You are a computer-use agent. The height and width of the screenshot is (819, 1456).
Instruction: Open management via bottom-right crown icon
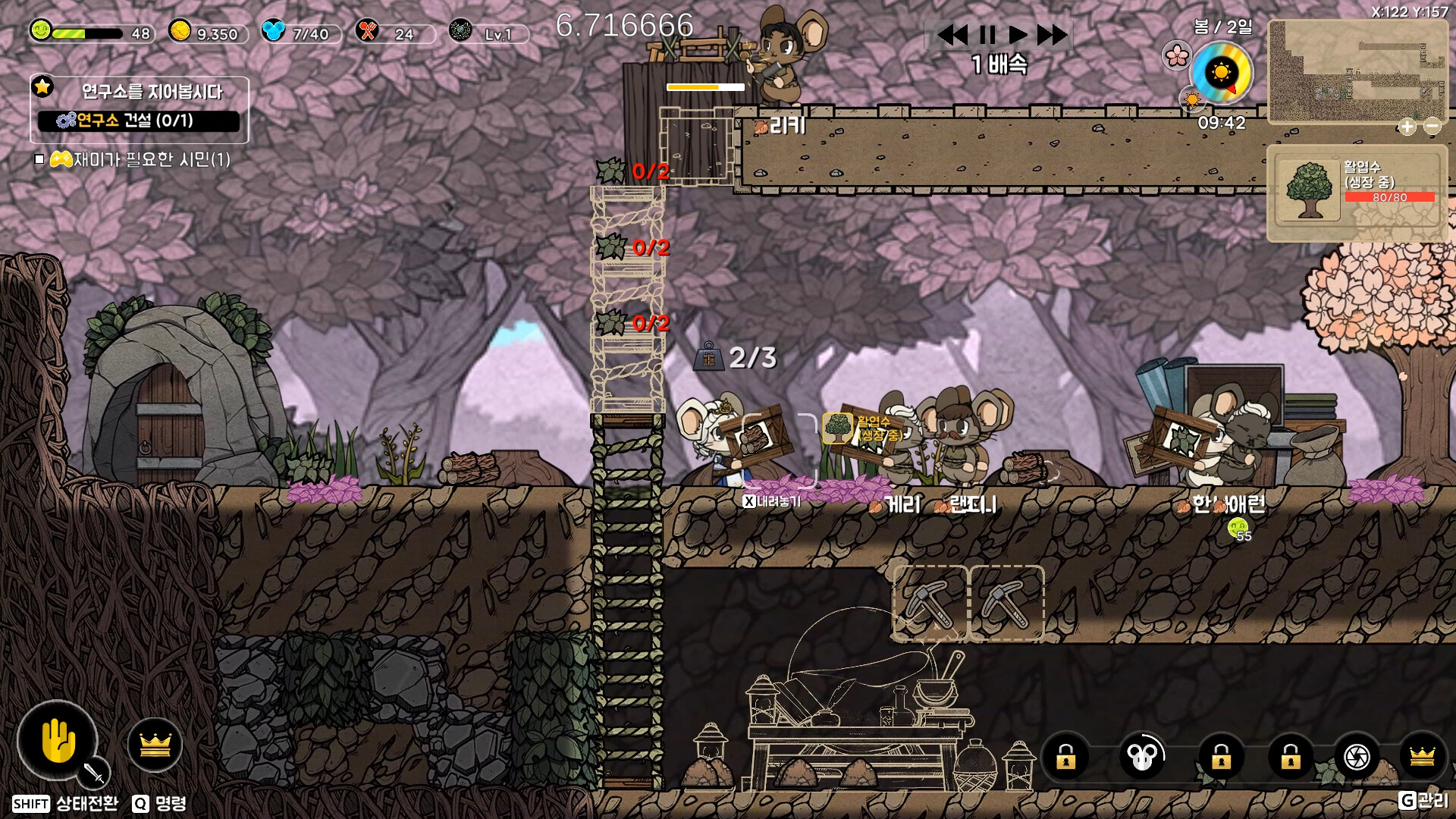1422,756
